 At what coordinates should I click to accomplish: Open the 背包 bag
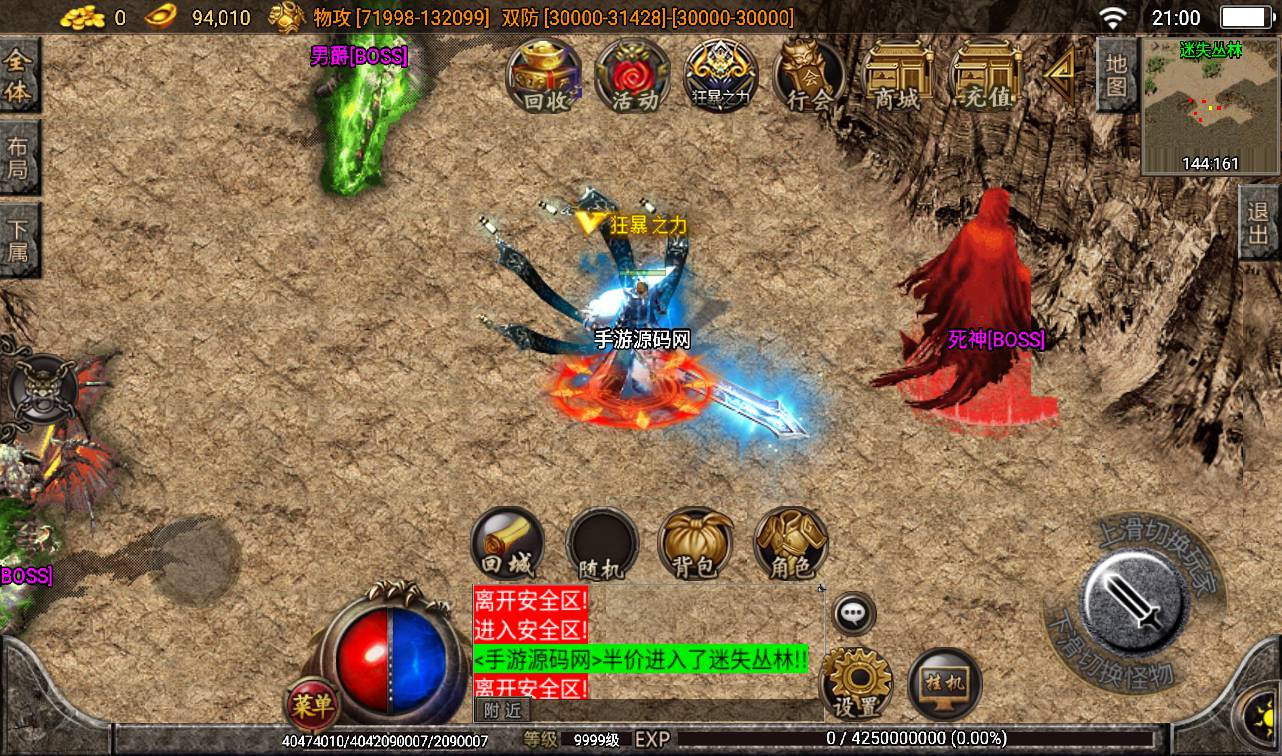[x=695, y=545]
